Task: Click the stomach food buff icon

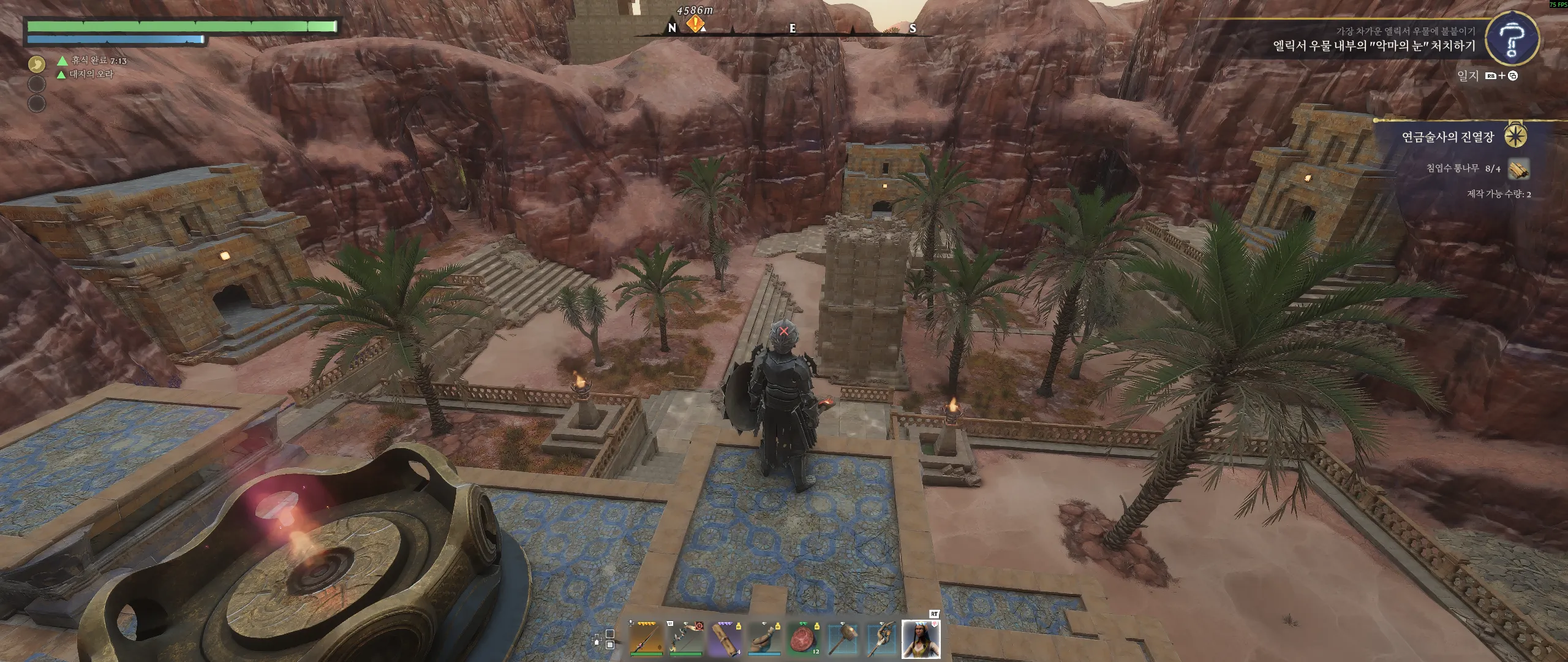Action: click(37, 63)
